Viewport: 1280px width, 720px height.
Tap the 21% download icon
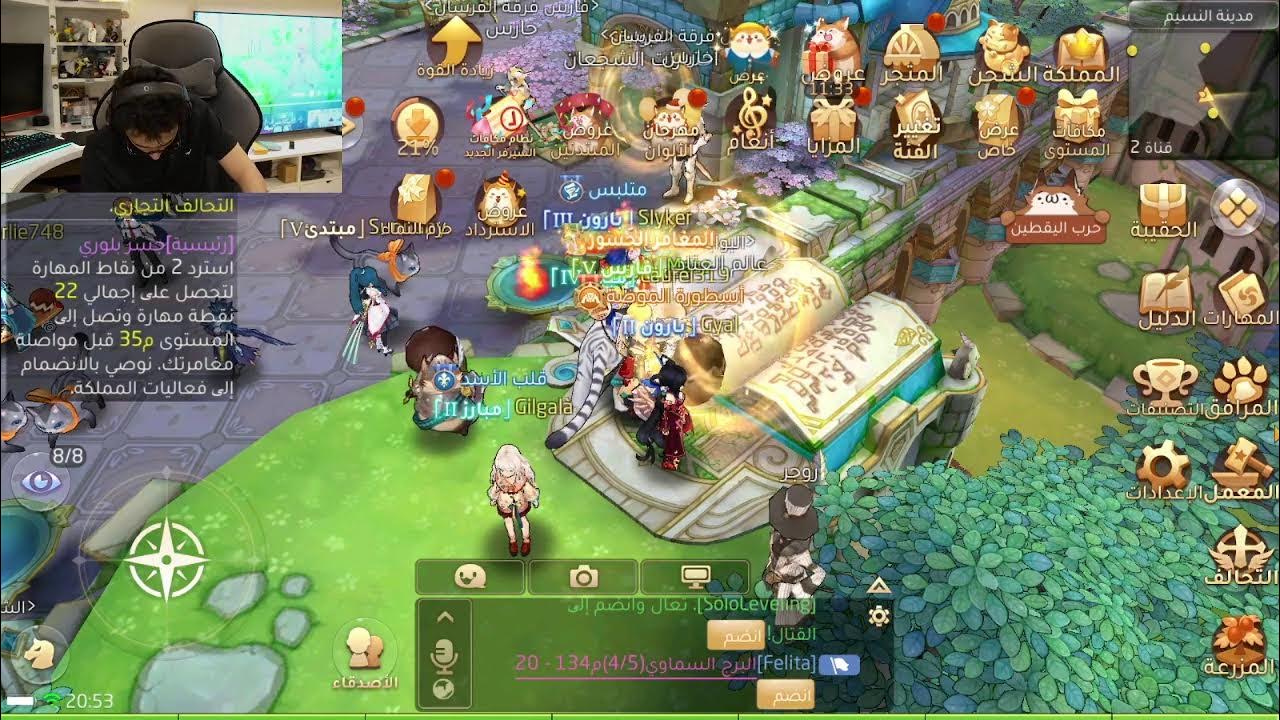click(x=418, y=125)
